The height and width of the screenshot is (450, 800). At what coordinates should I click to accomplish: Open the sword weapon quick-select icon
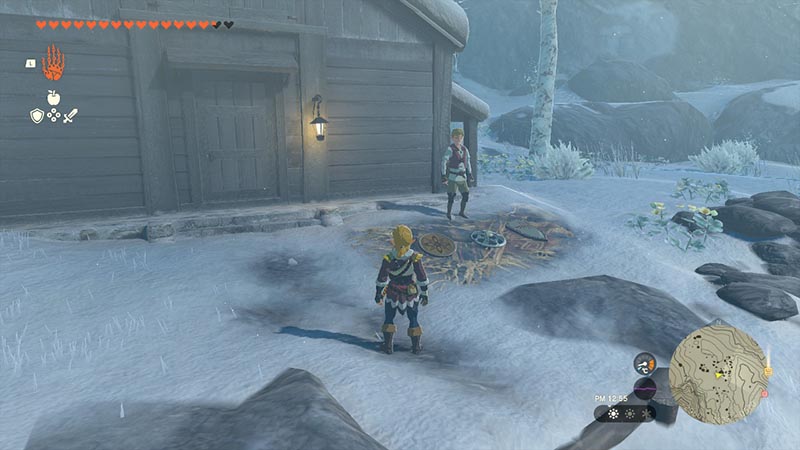click(70, 116)
